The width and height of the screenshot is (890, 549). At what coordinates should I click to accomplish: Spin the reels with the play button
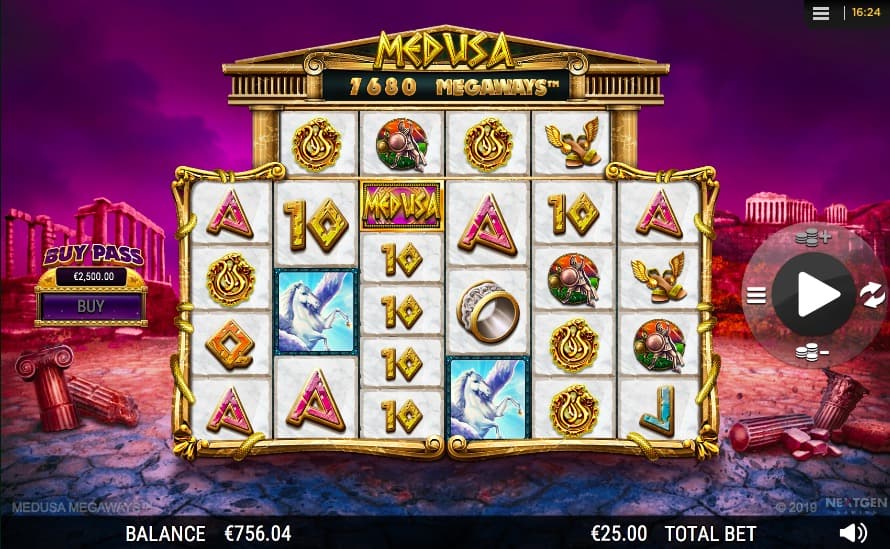pos(813,294)
